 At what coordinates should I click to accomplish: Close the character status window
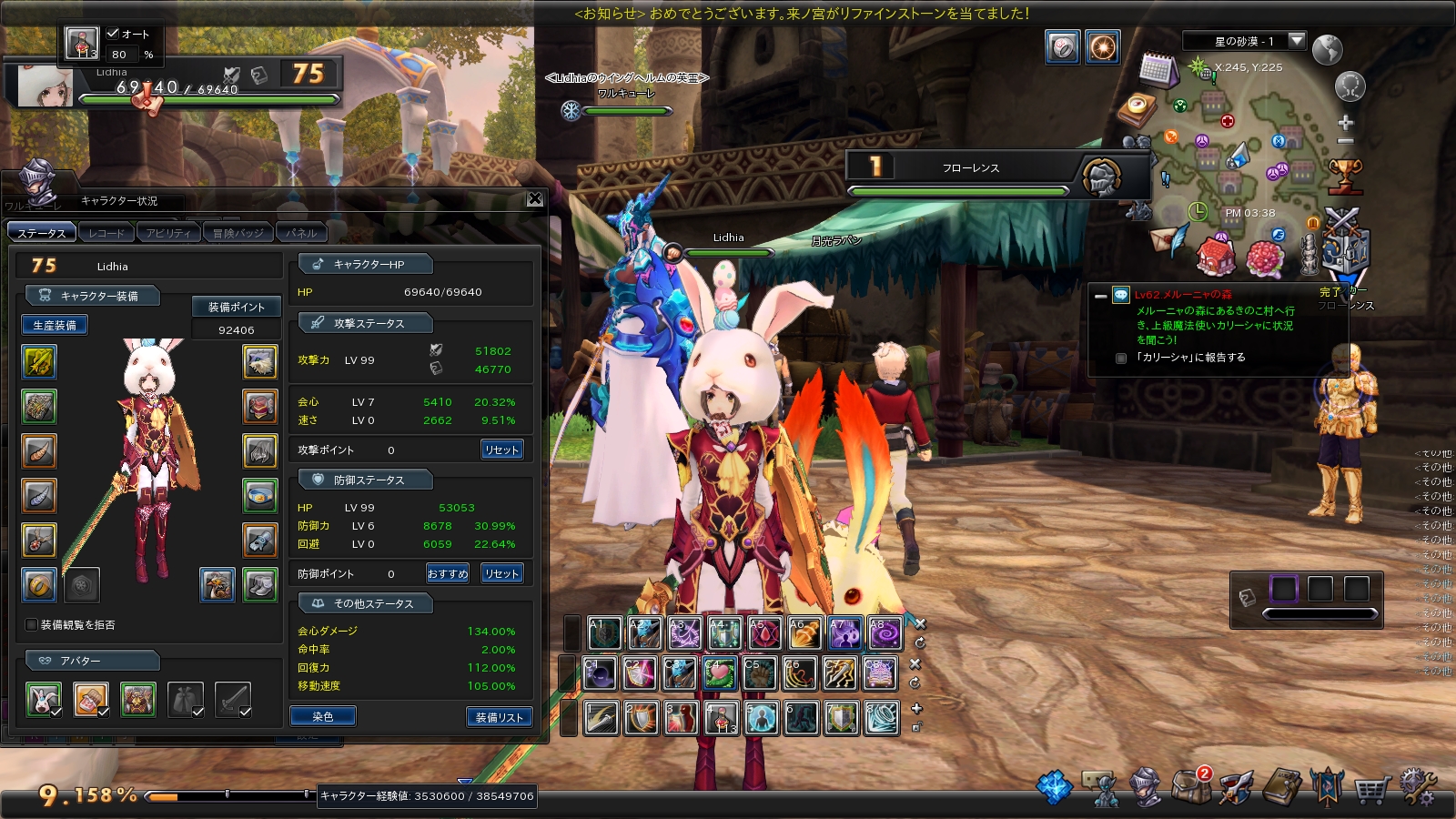pyautogui.click(x=535, y=199)
